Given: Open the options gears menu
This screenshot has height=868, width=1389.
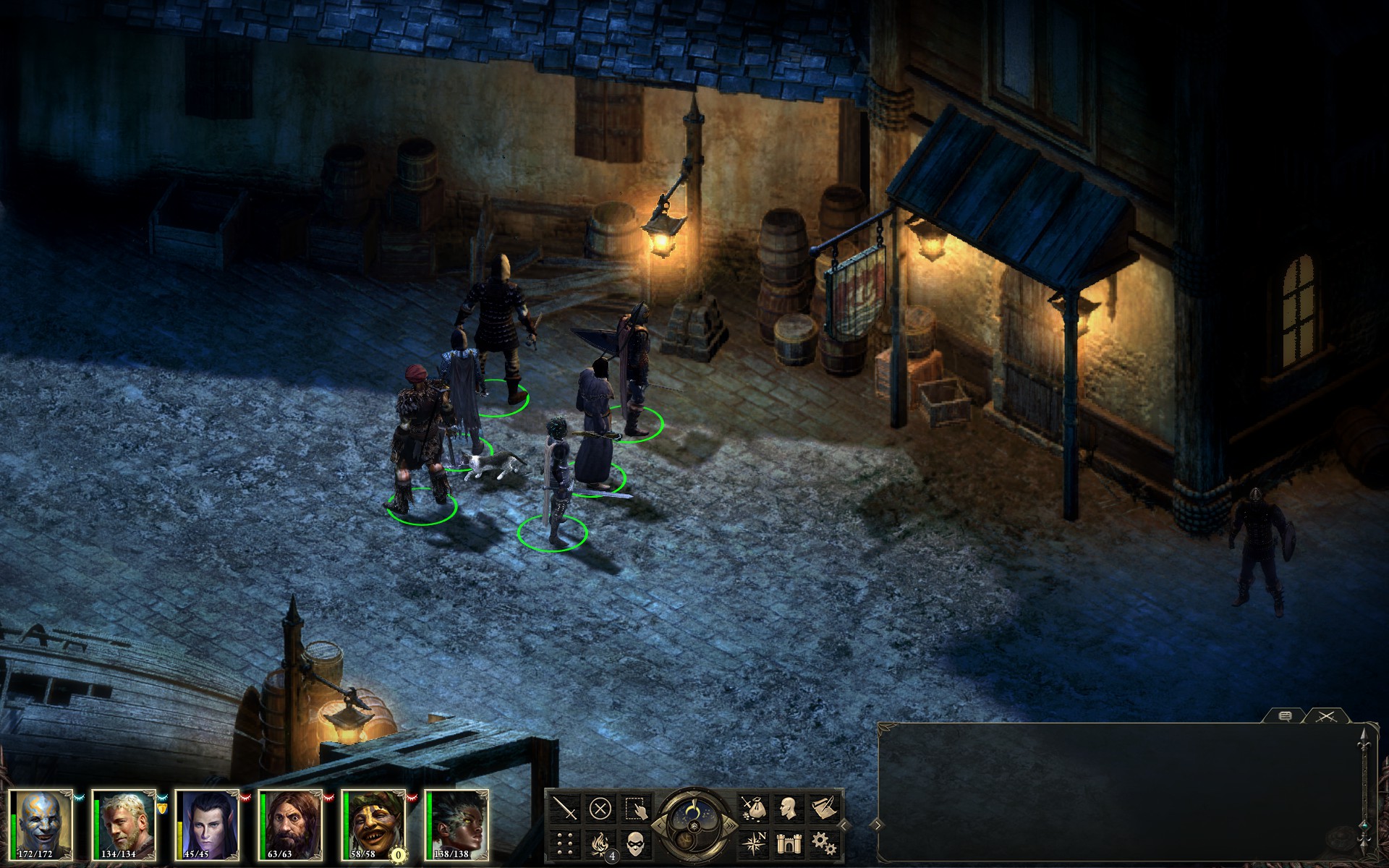Looking at the screenshot, I should (x=823, y=843).
